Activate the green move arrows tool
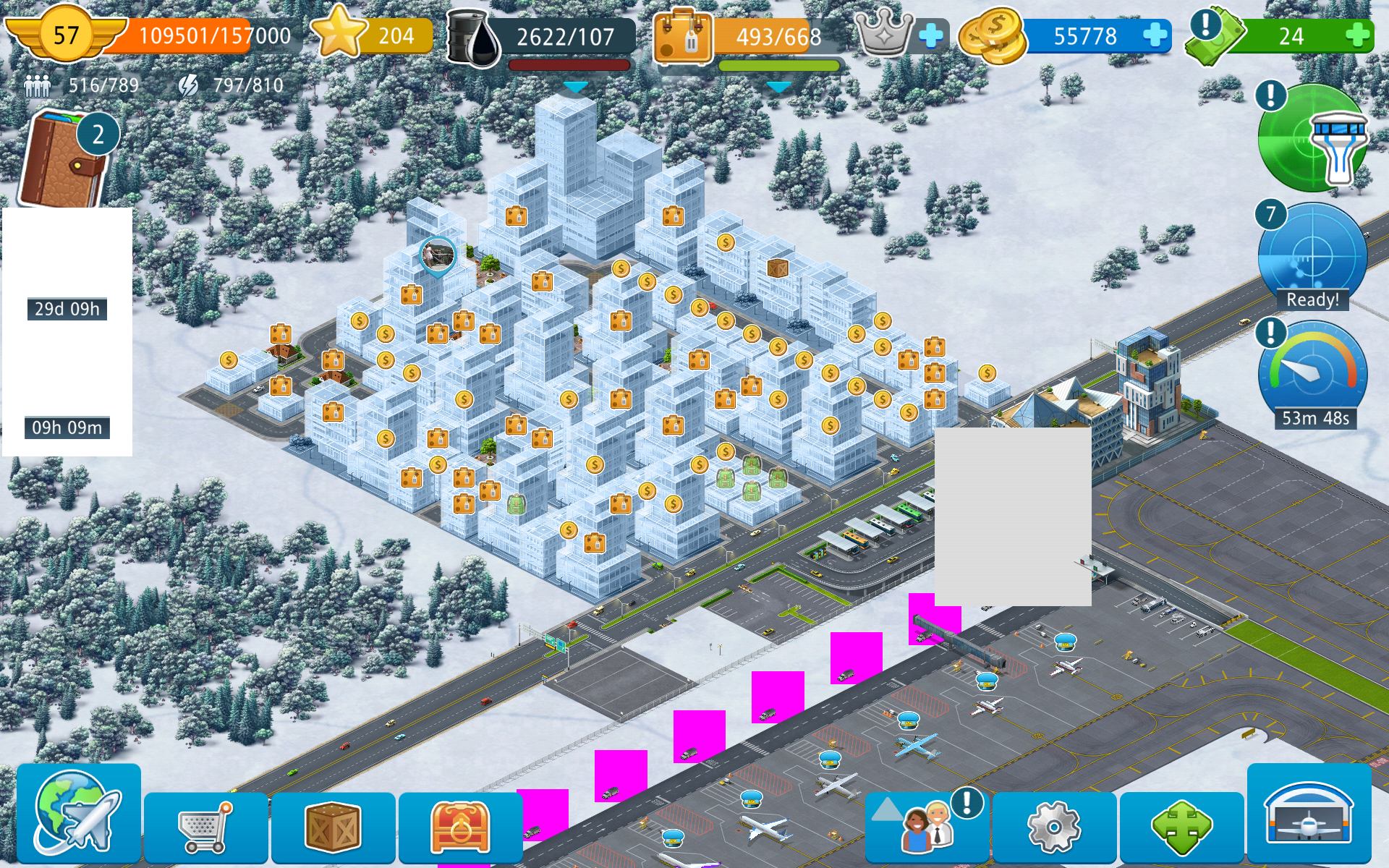This screenshot has height=868, width=1389. point(1181,827)
